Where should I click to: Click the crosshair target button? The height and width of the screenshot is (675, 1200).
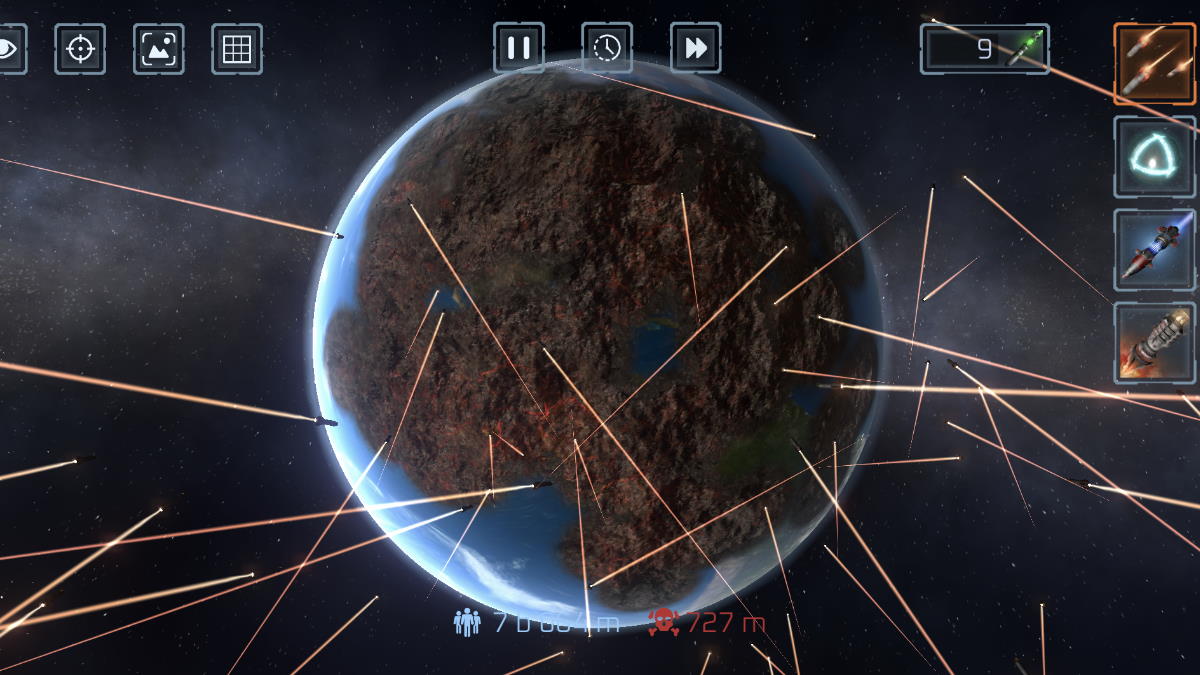pyautogui.click(x=80, y=48)
